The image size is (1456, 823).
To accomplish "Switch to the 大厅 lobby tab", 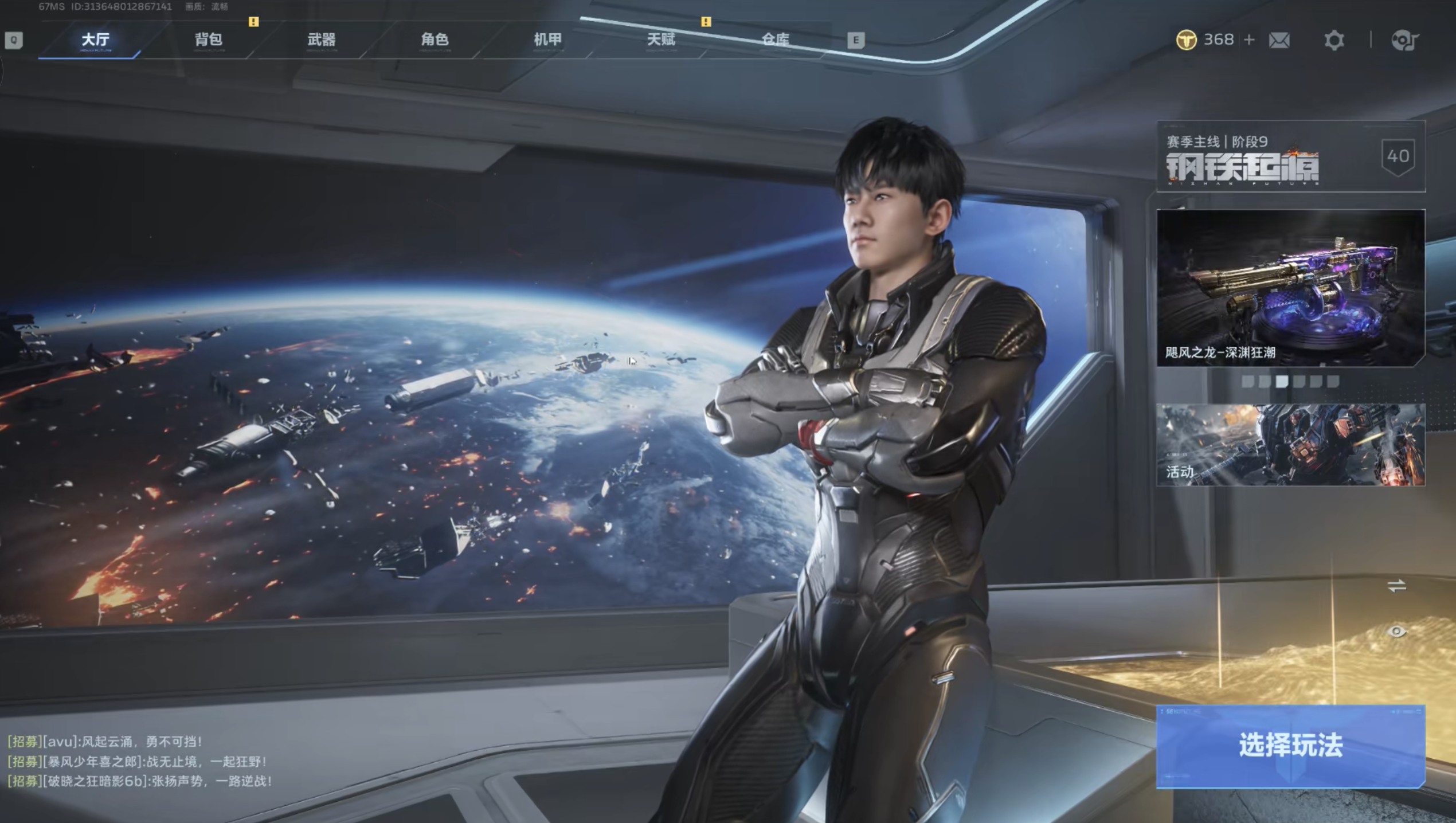I will click(x=95, y=40).
